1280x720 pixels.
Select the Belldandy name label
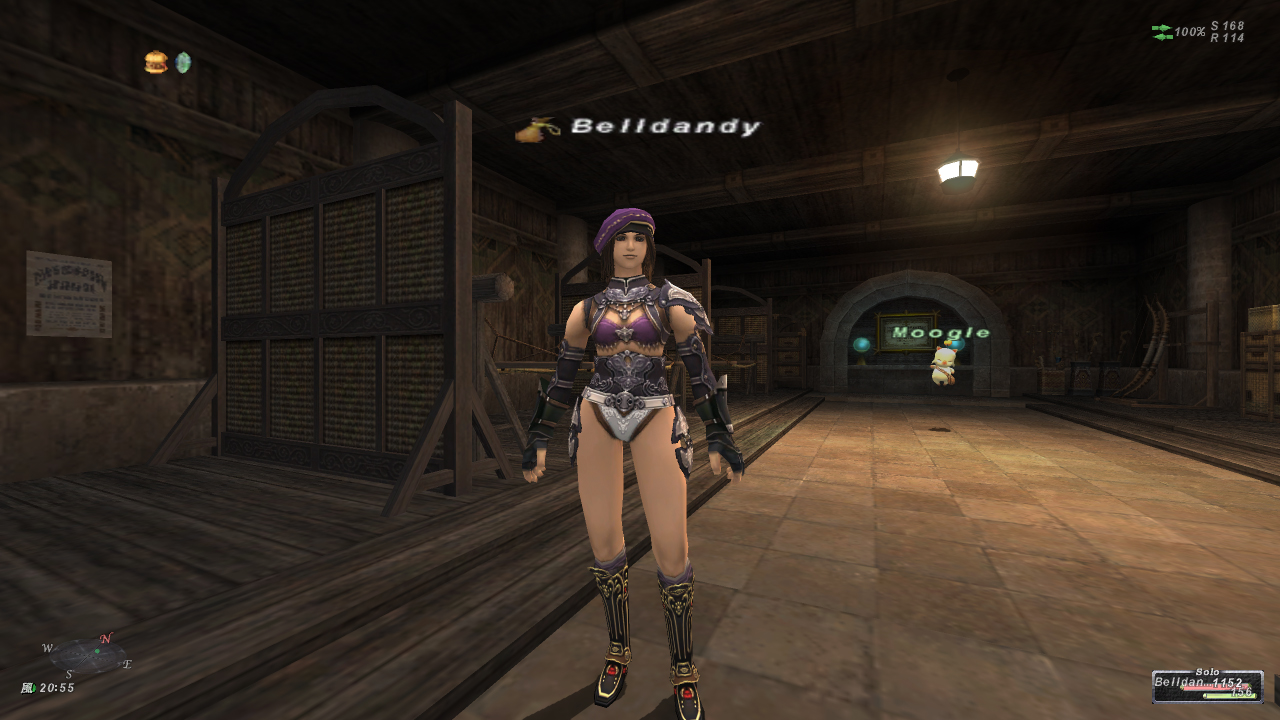tap(665, 127)
